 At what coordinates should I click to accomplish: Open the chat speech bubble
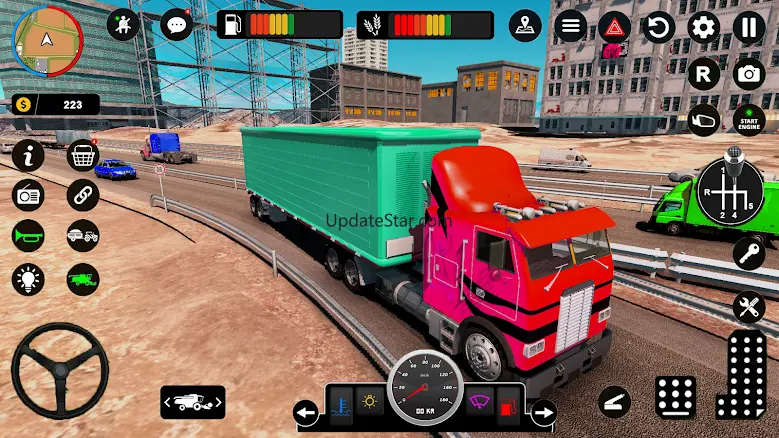click(x=177, y=24)
